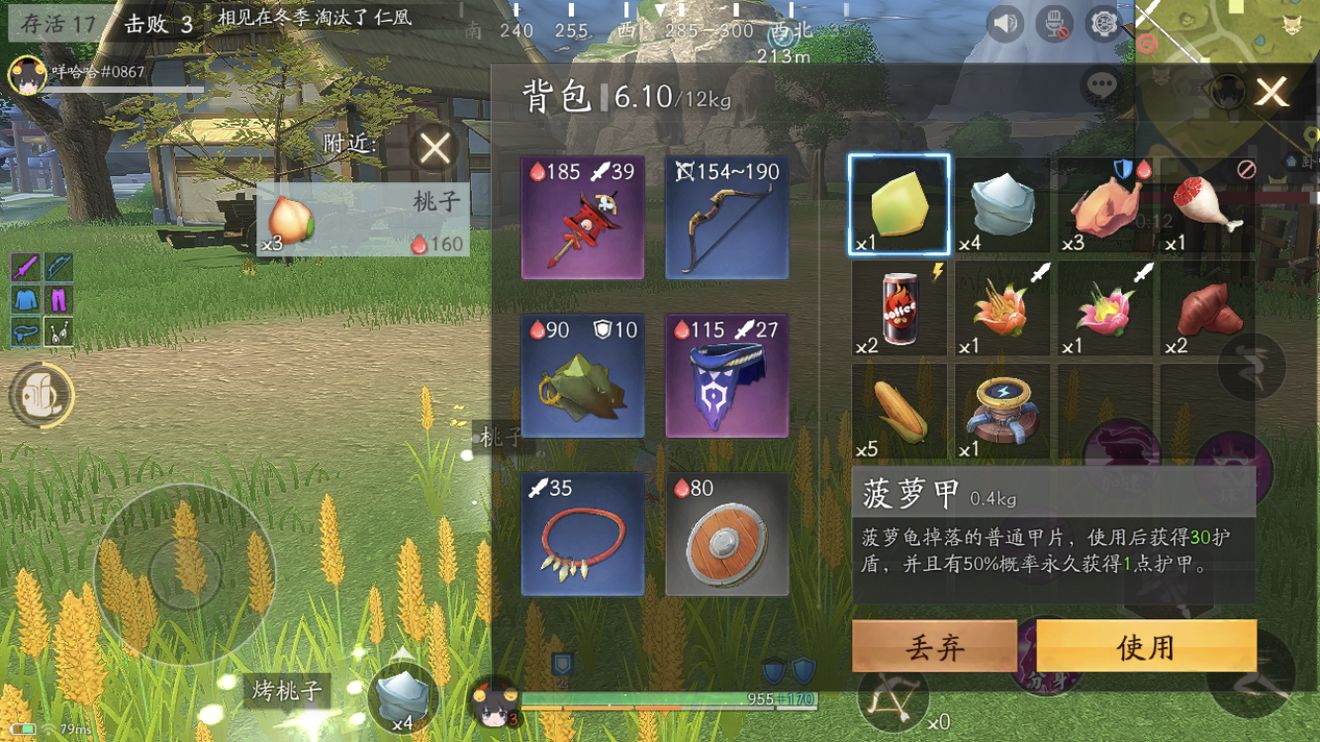This screenshot has height=742, width=1320.
Task: Select the corn stack in backpack
Action: tap(899, 411)
